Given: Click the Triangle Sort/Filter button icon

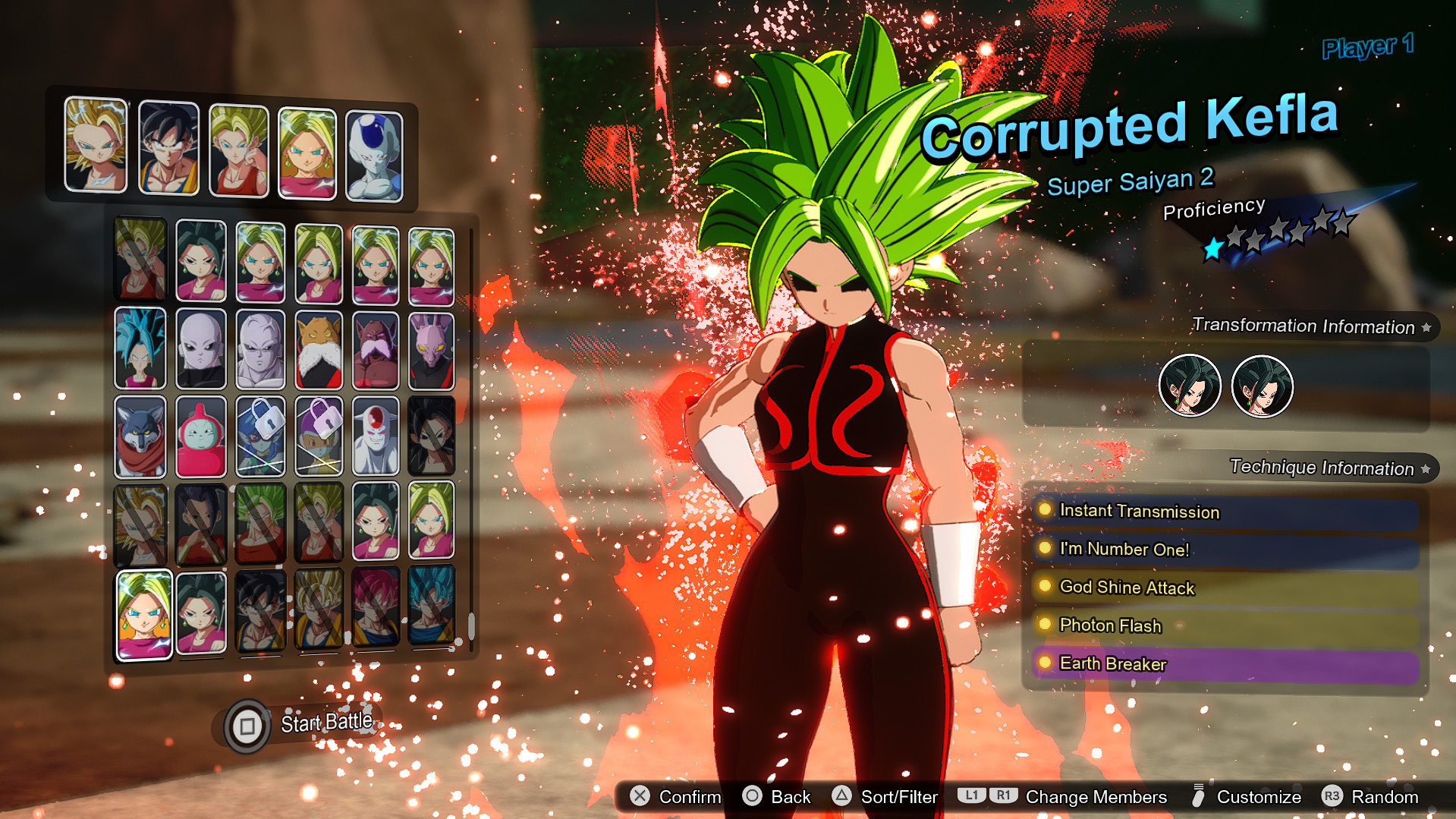Looking at the screenshot, I should (840, 795).
